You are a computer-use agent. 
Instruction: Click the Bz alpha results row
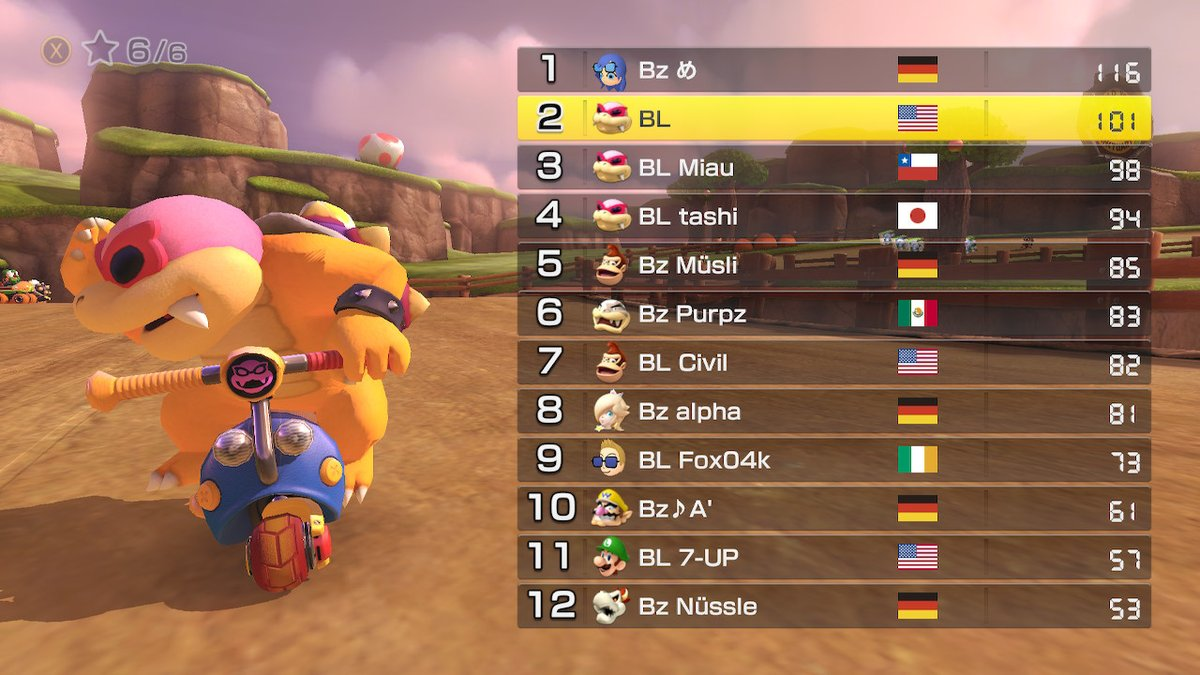pos(833,411)
